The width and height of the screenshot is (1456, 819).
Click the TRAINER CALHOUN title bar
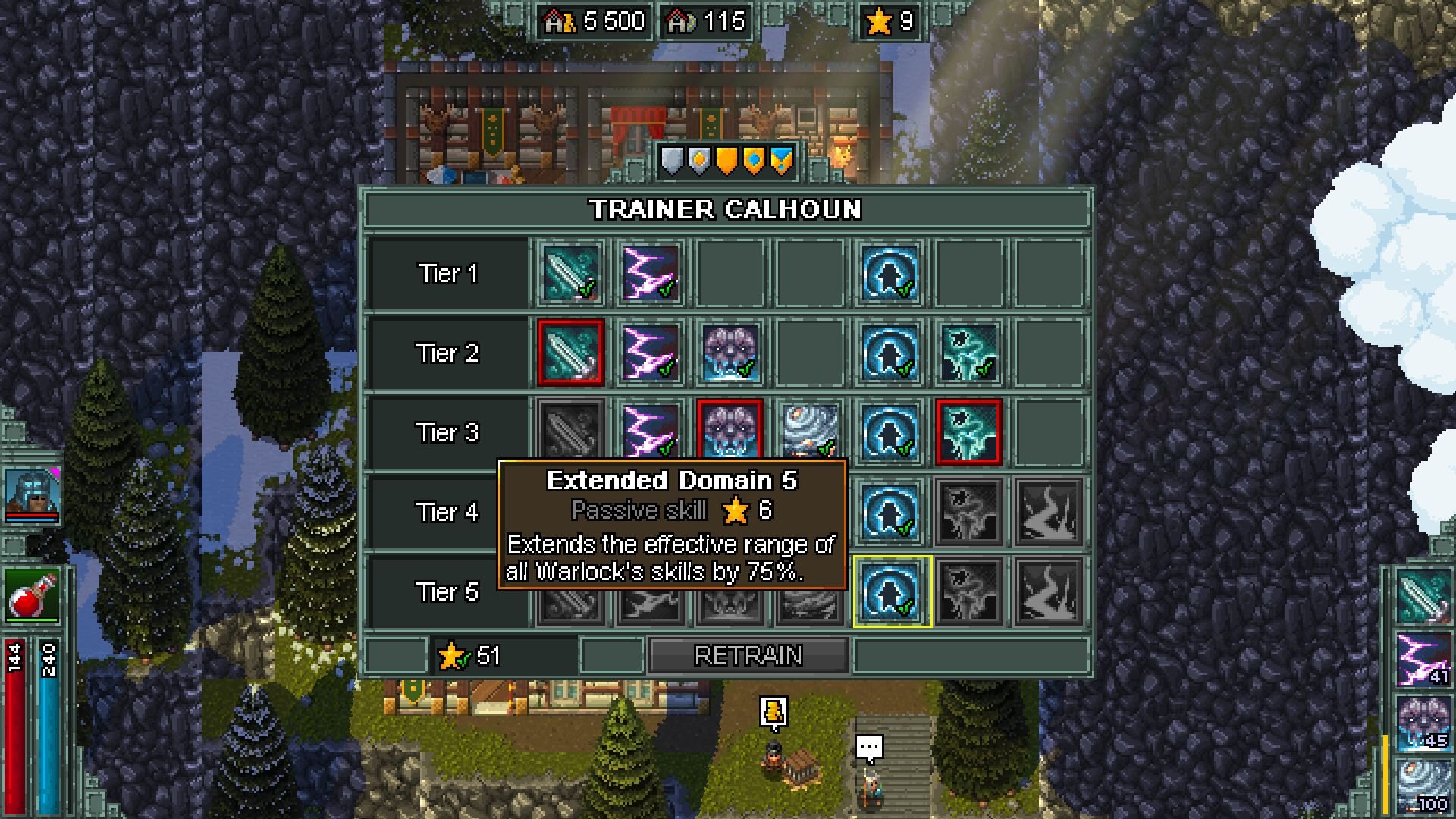(x=726, y=211)
